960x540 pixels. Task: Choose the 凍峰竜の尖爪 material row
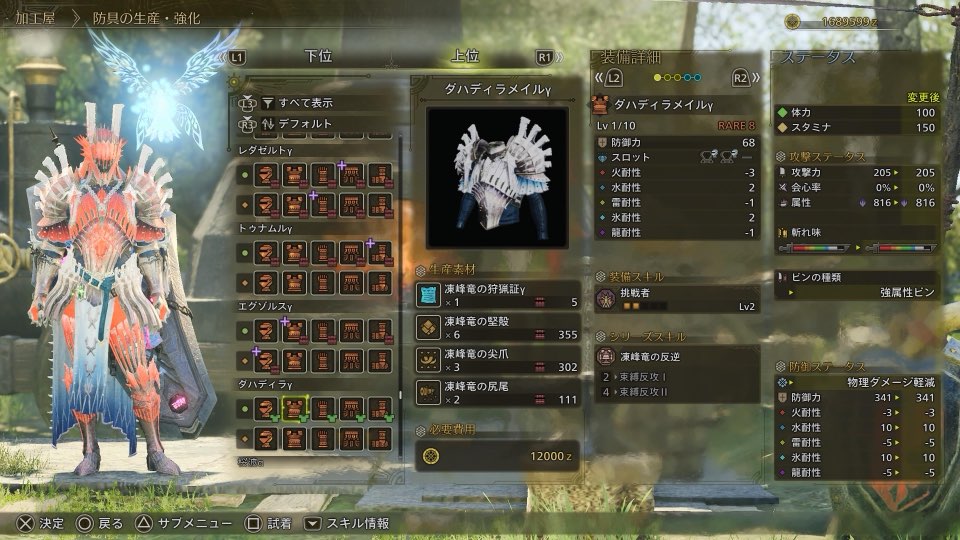click(x=497, y=359)
